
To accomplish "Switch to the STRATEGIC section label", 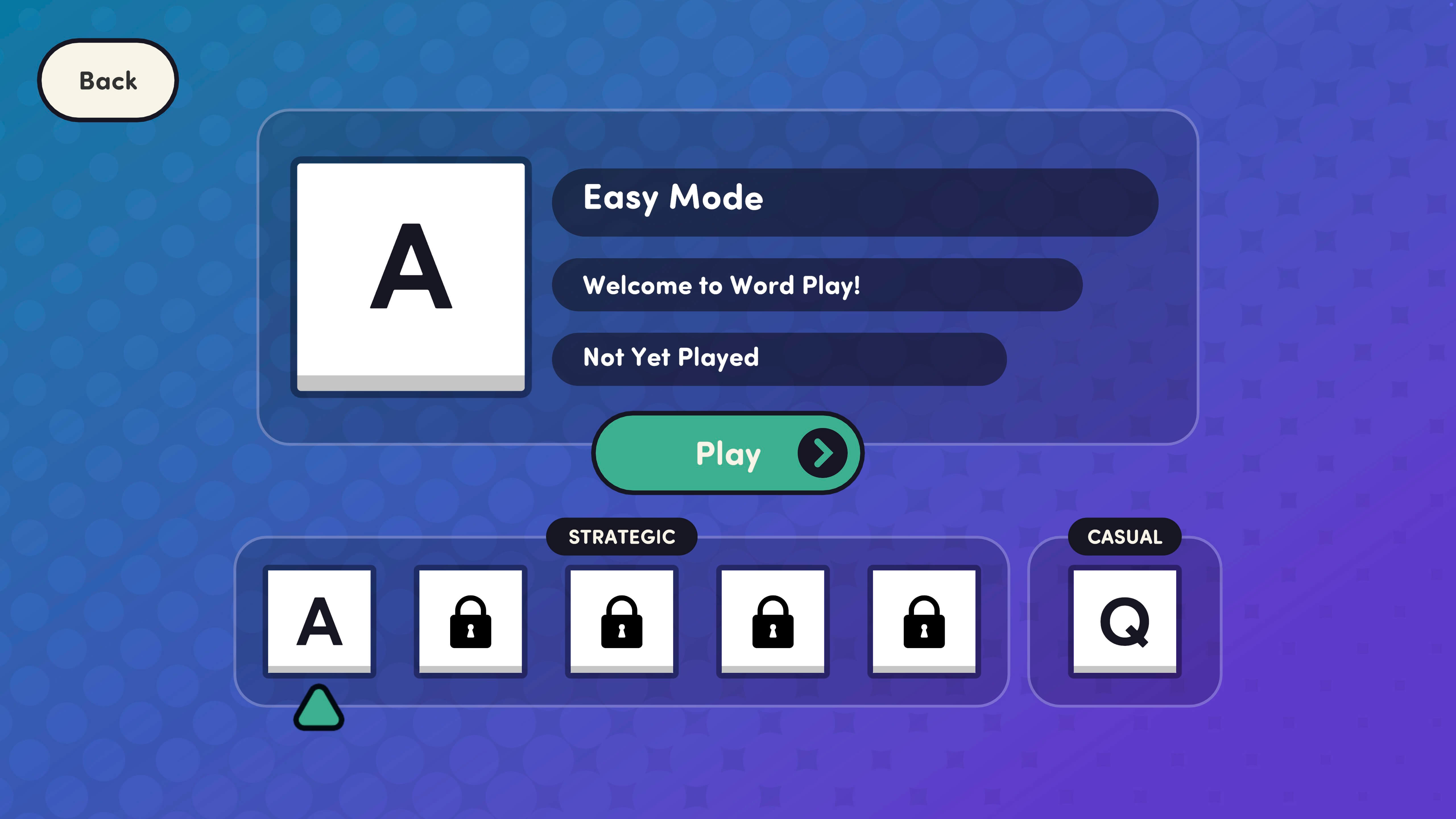I will [622, 537].
